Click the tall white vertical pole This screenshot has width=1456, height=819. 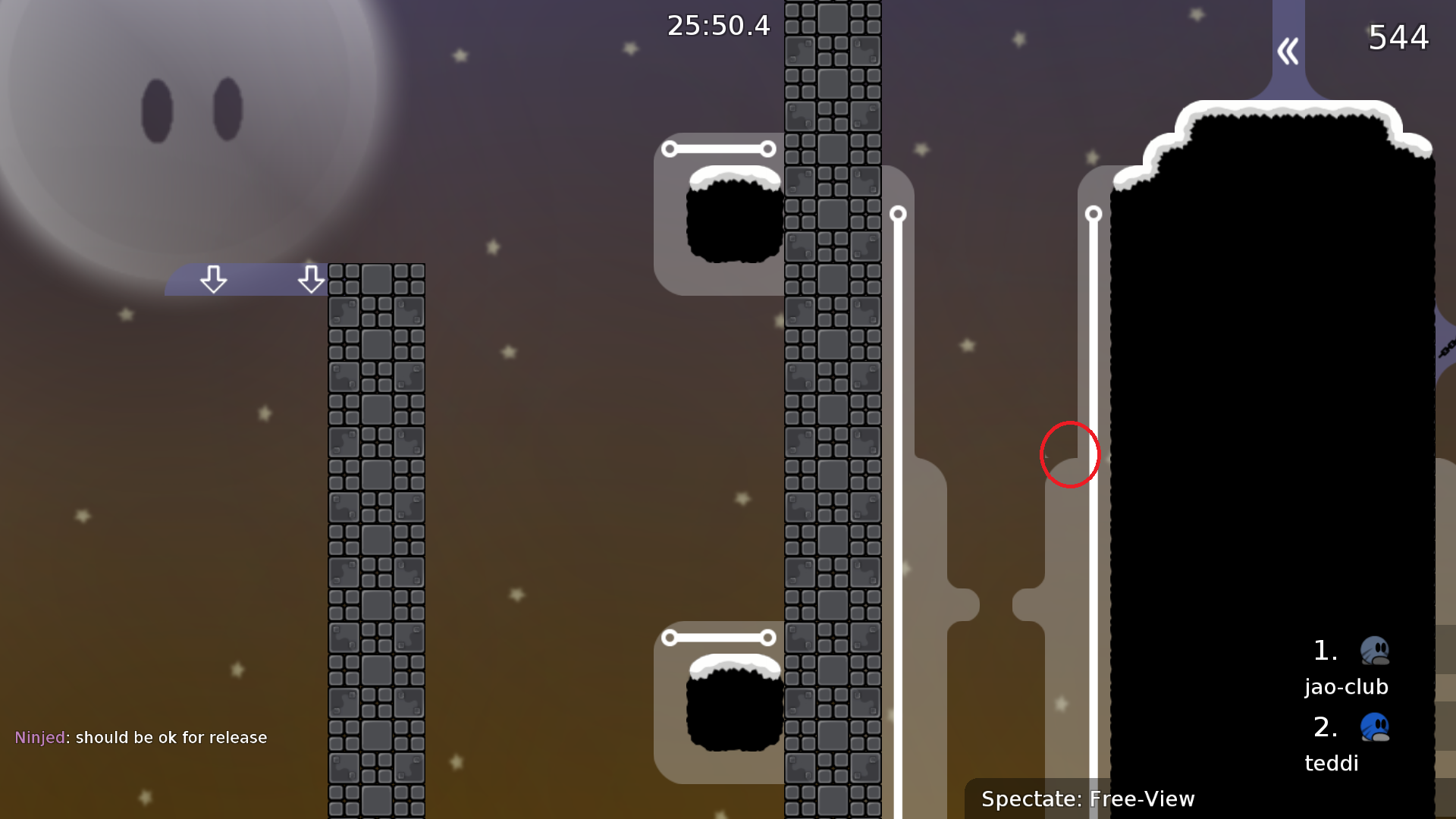pos(899,493)
